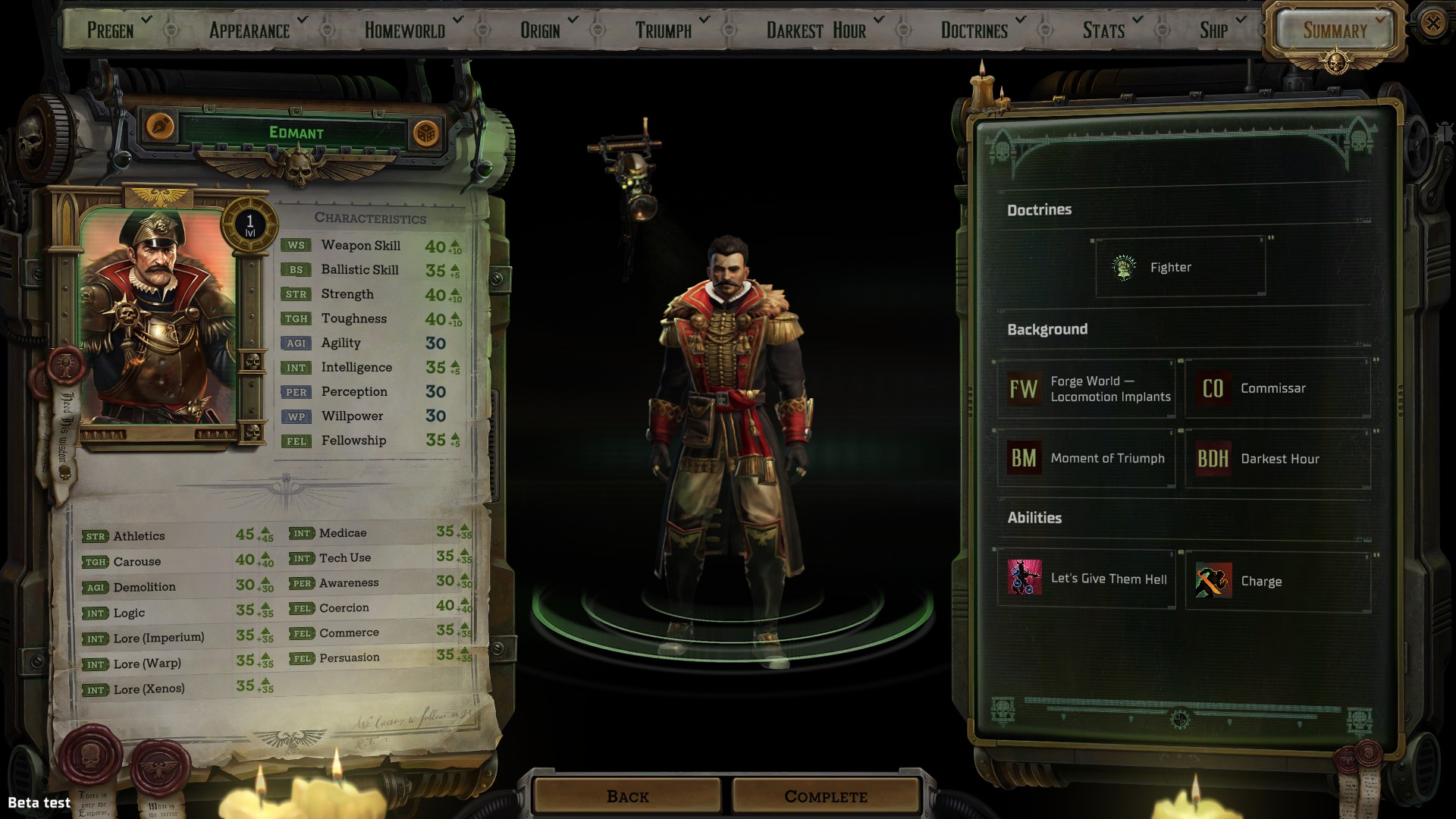Screen dimensions: 1456x819
Task: Open the Homeworld tab
Action: point(403,30)
